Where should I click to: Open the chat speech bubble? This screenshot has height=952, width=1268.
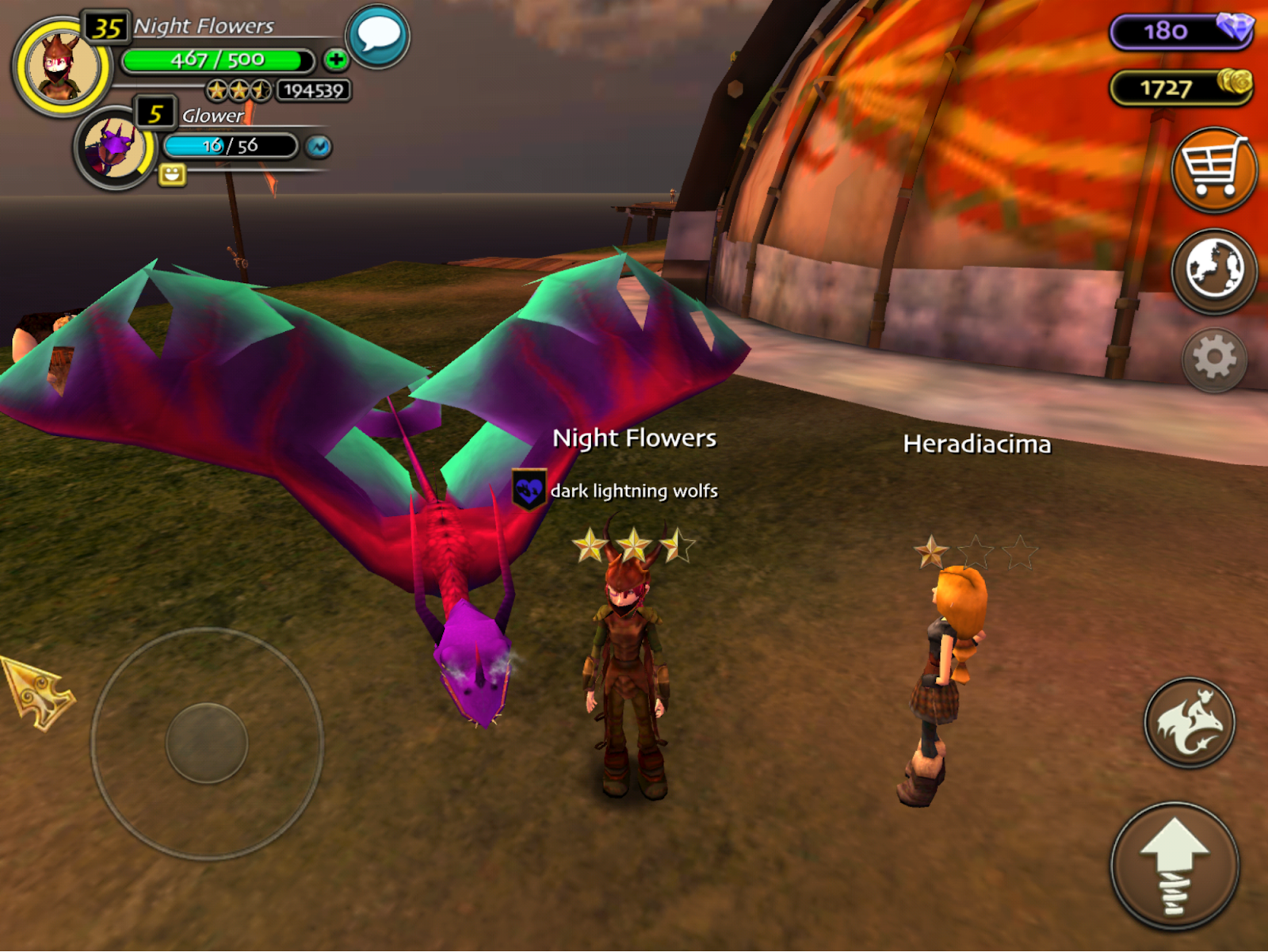tap(378, 36)
